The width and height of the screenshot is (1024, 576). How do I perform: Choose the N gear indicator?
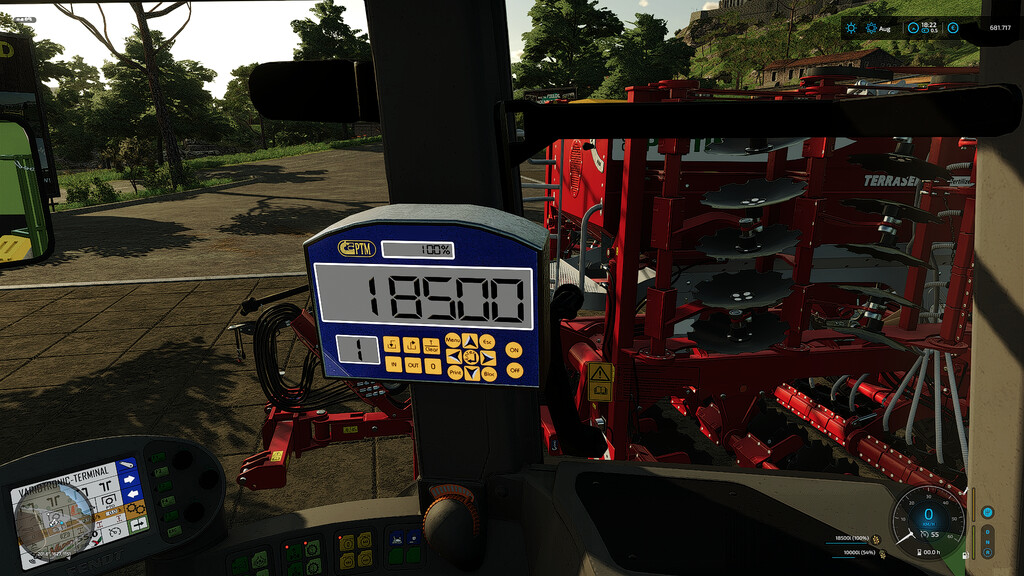click(988, 542)
